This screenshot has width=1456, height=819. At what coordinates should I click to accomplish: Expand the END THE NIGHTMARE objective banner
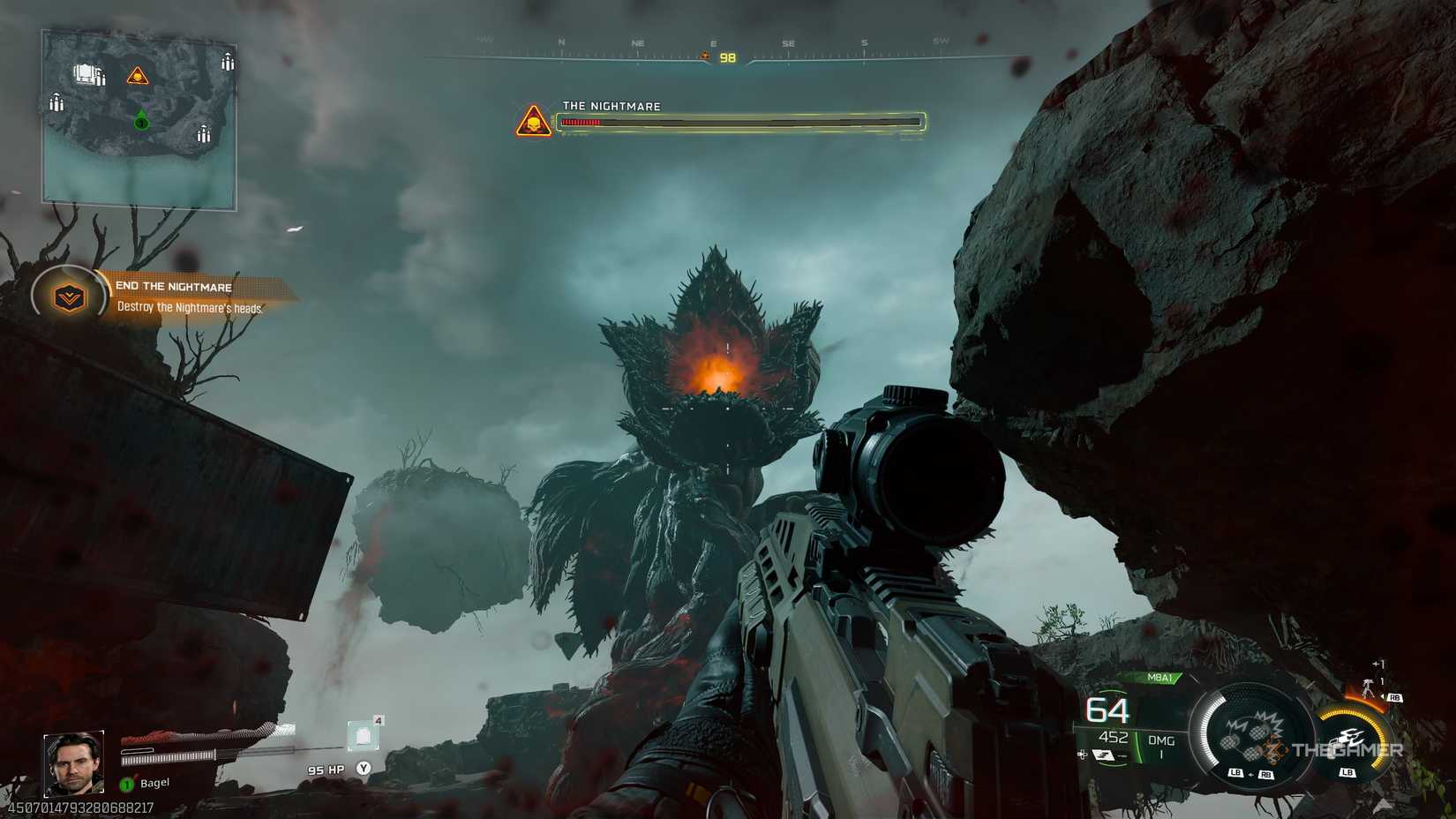[x=173, y=287]
